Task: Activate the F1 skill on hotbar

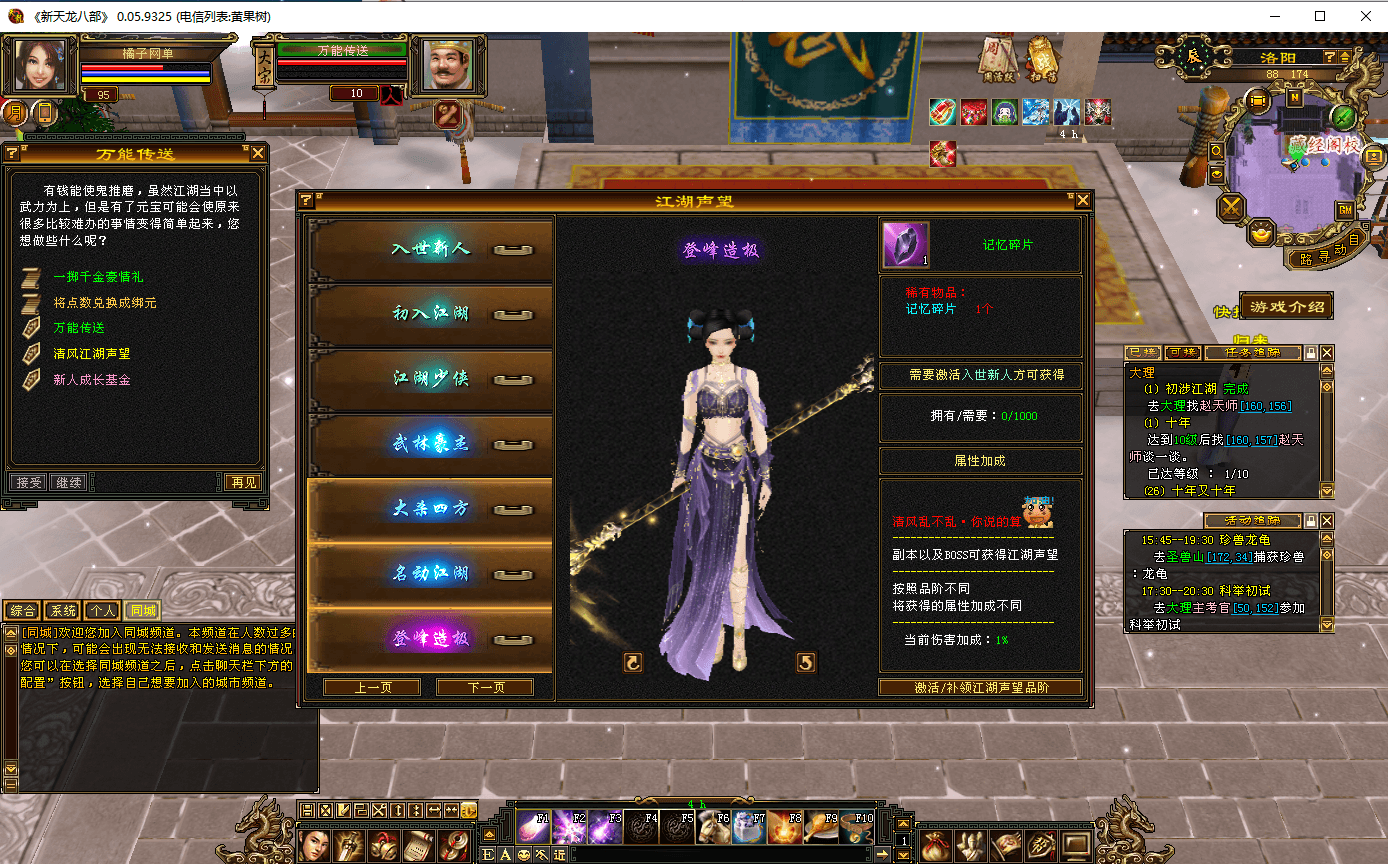Action: pos(533,828)
